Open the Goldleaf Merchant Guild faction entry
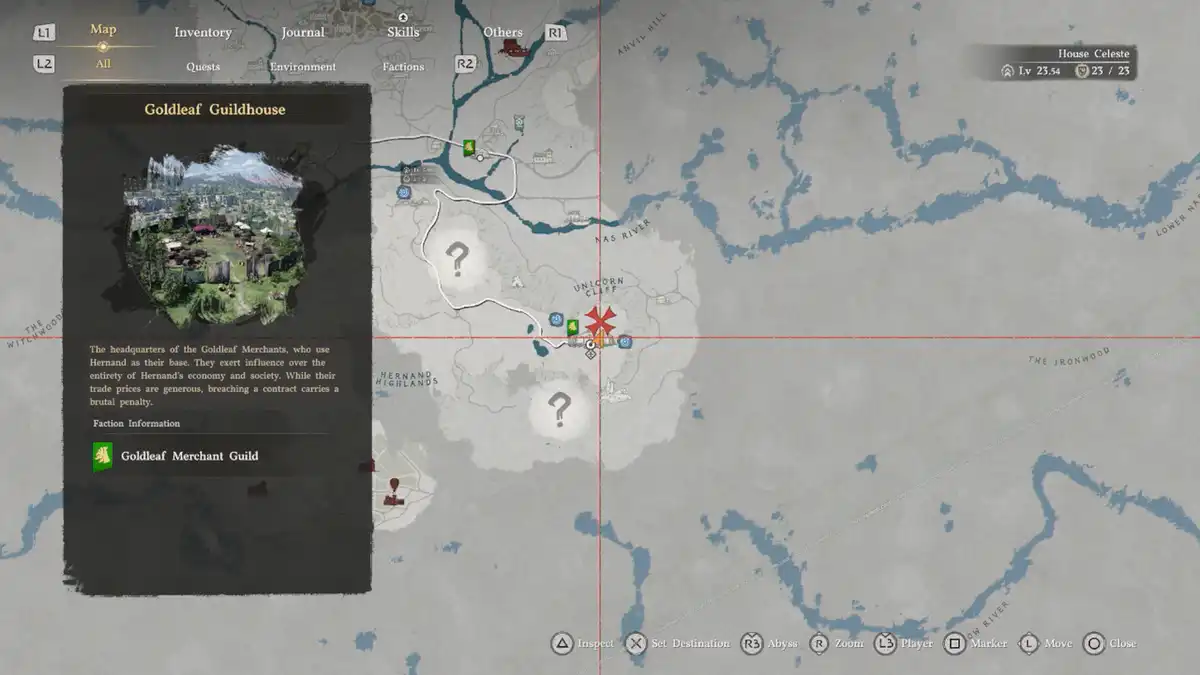This screenshot has width=1200, height=675. coord(189,456)
